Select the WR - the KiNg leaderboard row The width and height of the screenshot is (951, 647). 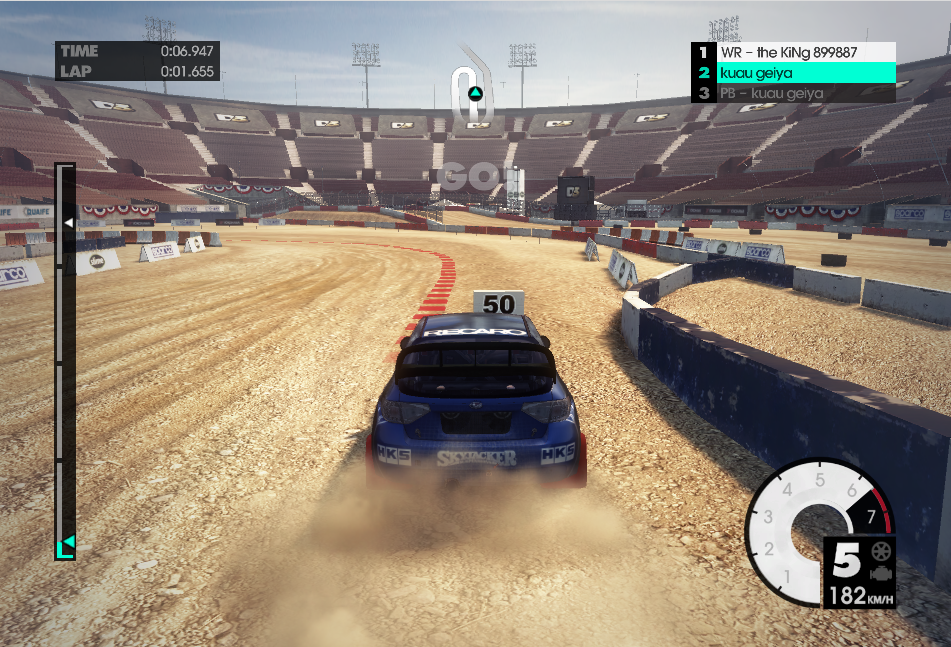pos(793,52)
